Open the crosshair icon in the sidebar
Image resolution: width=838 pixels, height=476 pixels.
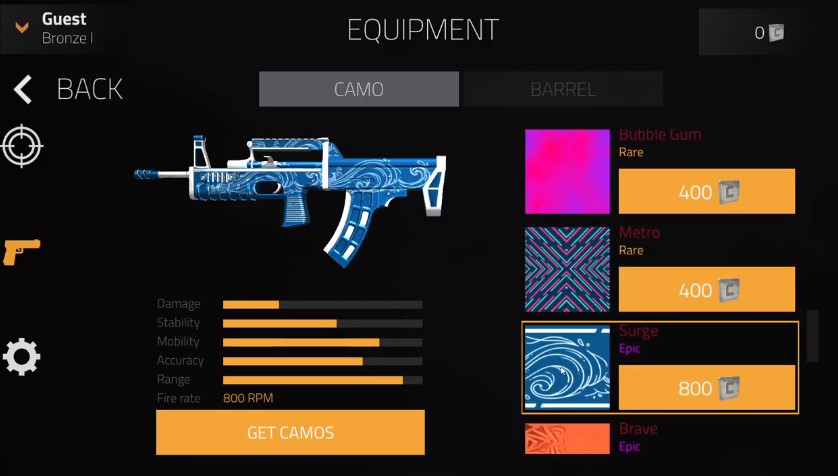pyautogui.click(x=22, y=146)
